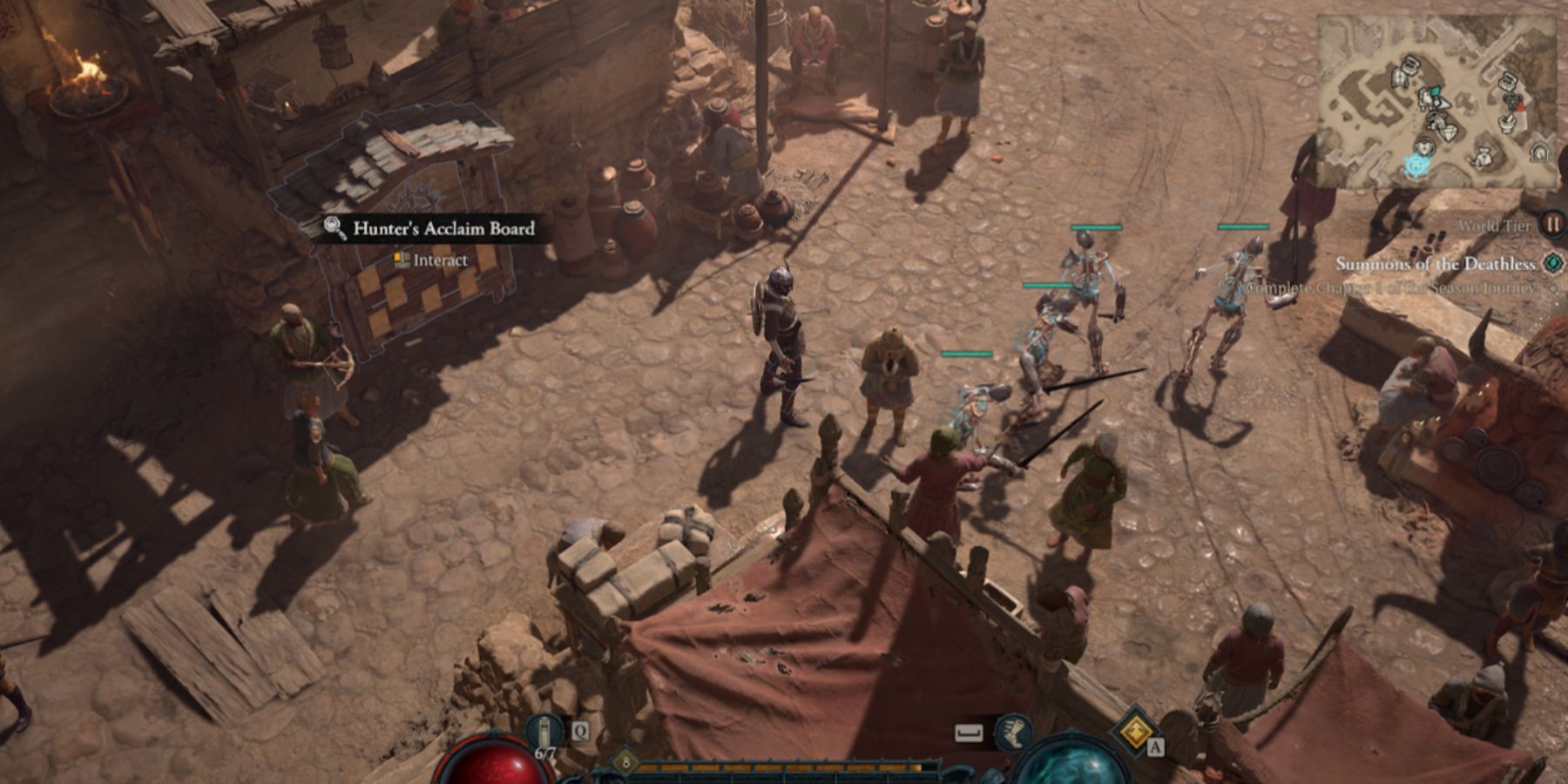Click the World Tier label
Screen dimensions: 1568x784
point(1495,225)
